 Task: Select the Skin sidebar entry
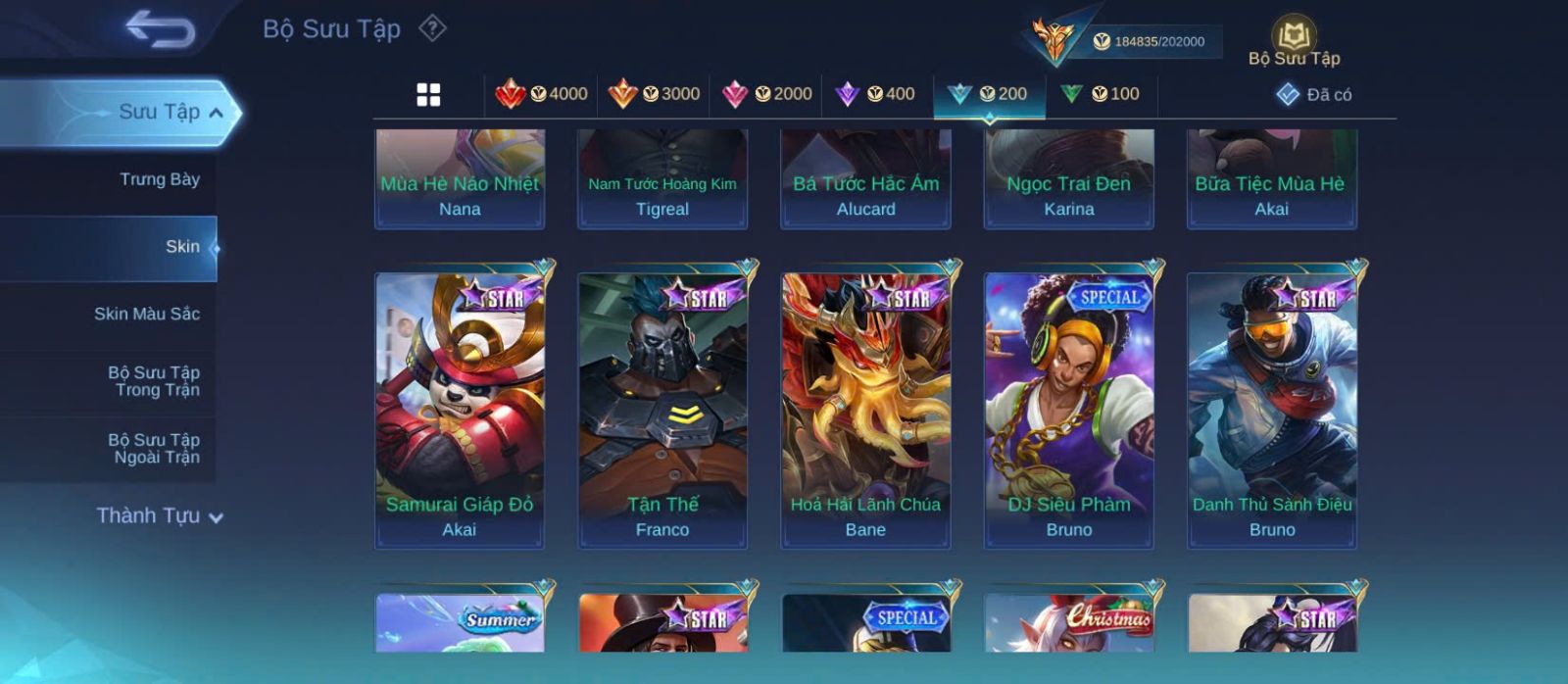pos(182,247)
